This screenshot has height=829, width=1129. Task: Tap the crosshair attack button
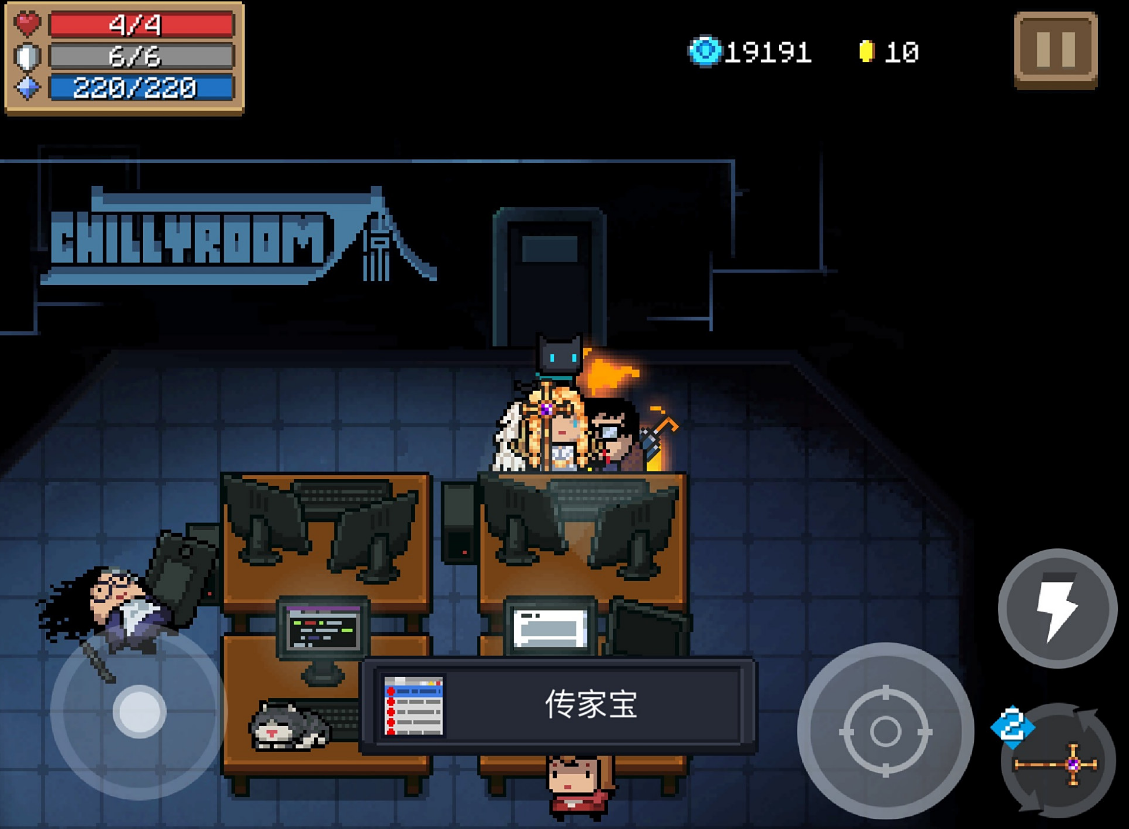click(x=885, y=731)
